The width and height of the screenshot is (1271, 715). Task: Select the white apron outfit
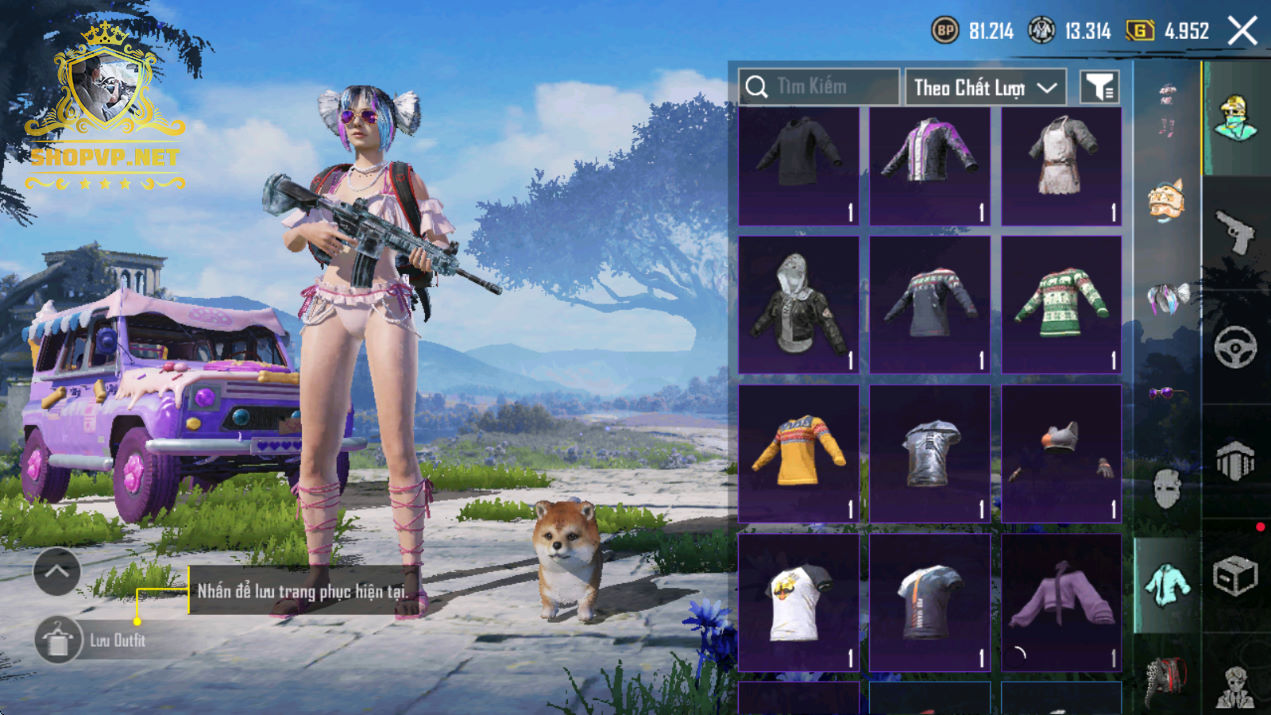pyautogui.click(x=1061, y=166)
